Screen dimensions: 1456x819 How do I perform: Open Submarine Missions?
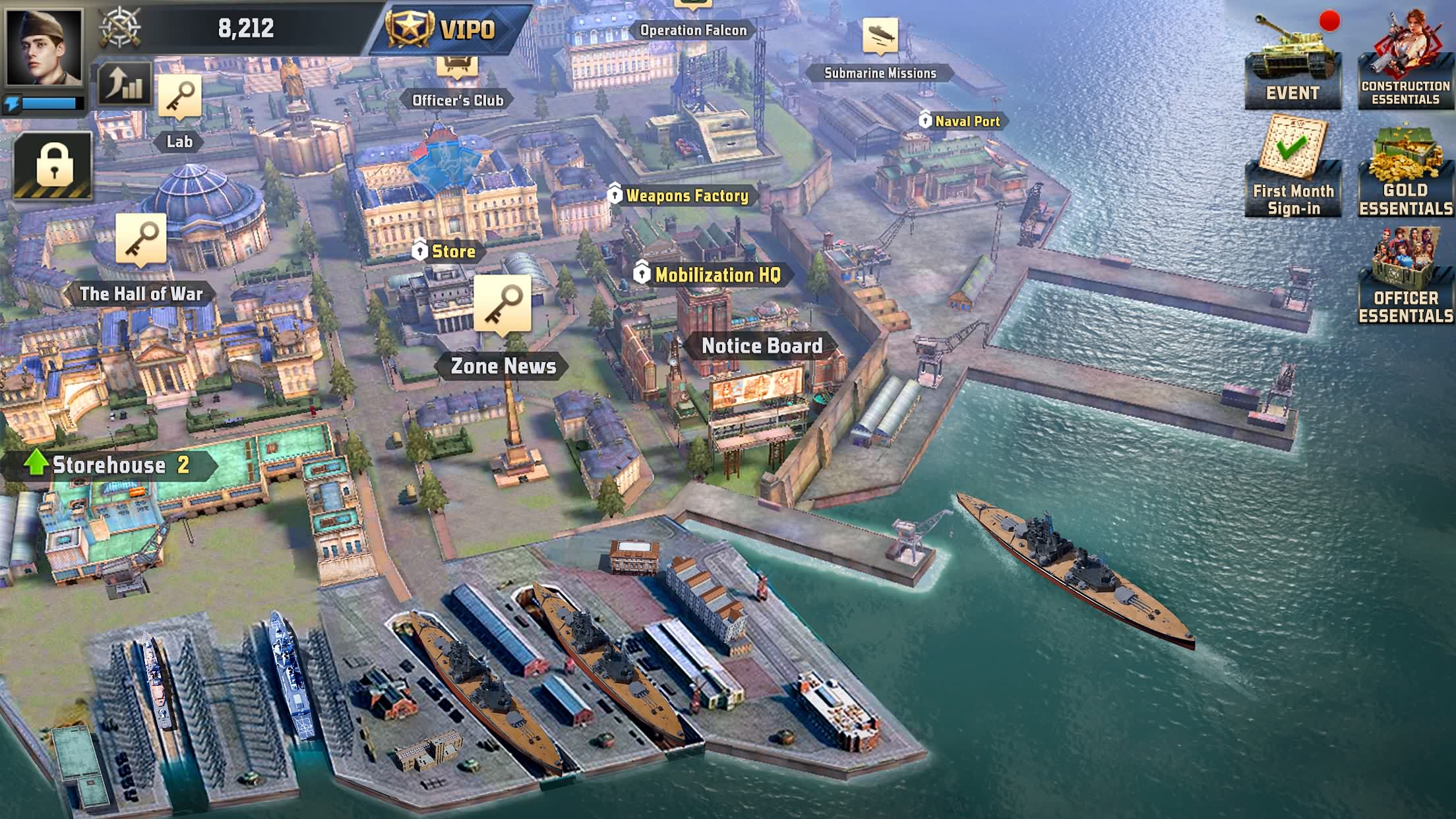(x=880, y=73)
